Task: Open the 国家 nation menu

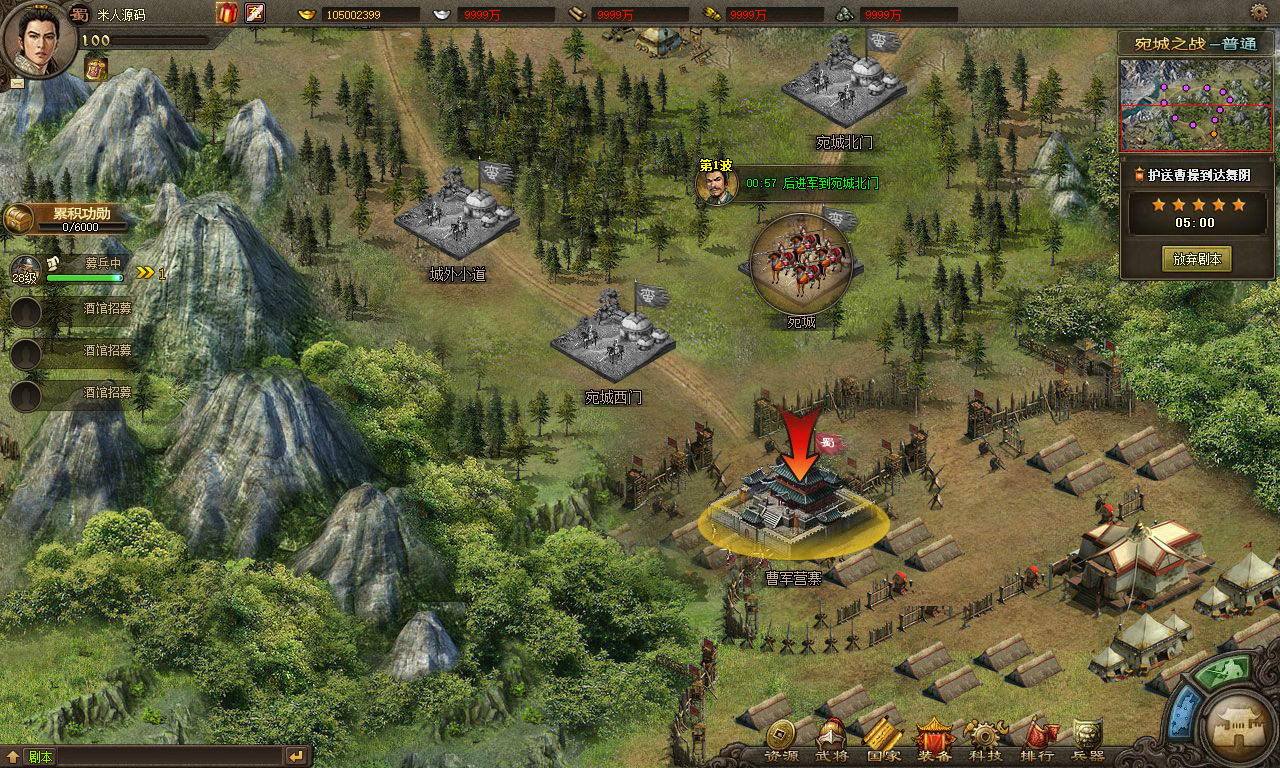Action: pyautogui.click(x=883, y=738)
